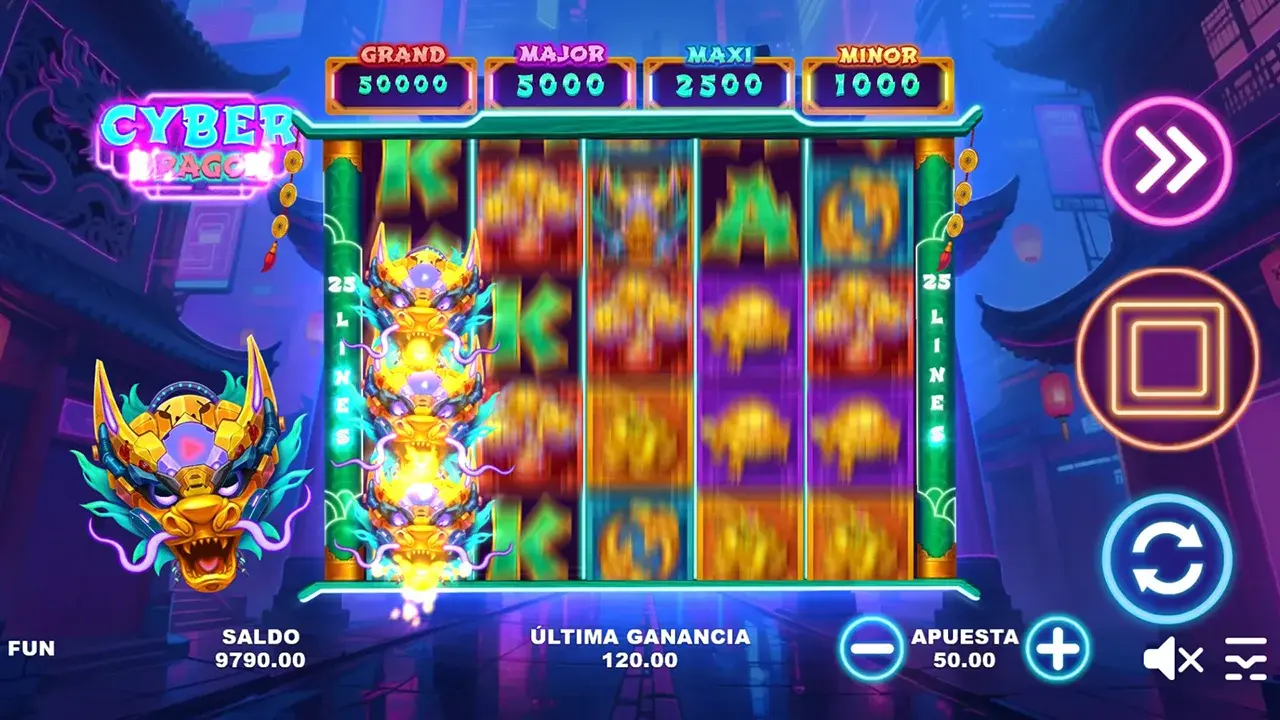Decrease the bet with the minus button
Viewport: 1280px width, 720px height.
pyautogui.click(x=871, y=648)
